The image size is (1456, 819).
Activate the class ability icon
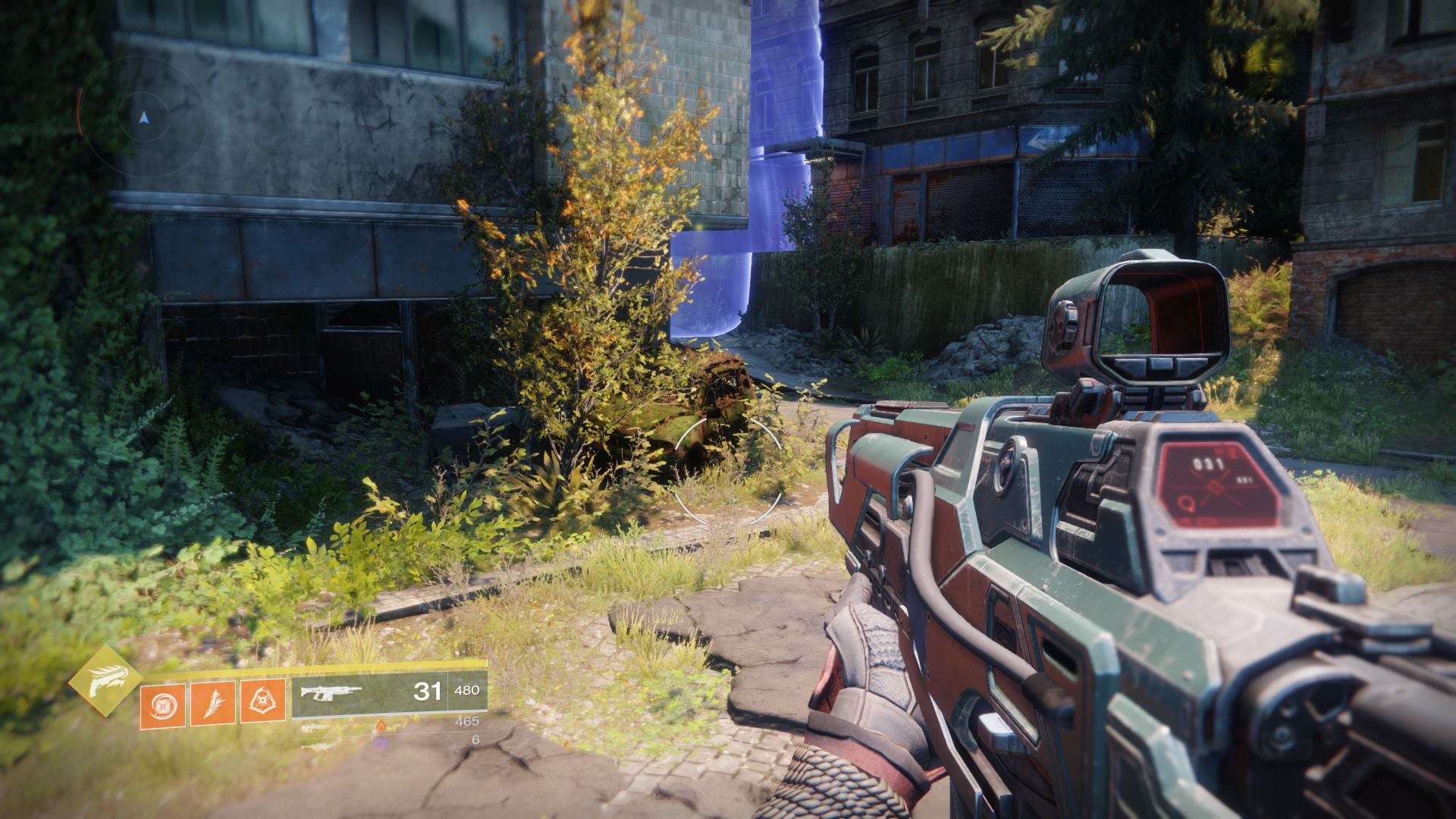pyautogui.click(x=262, y=701)
